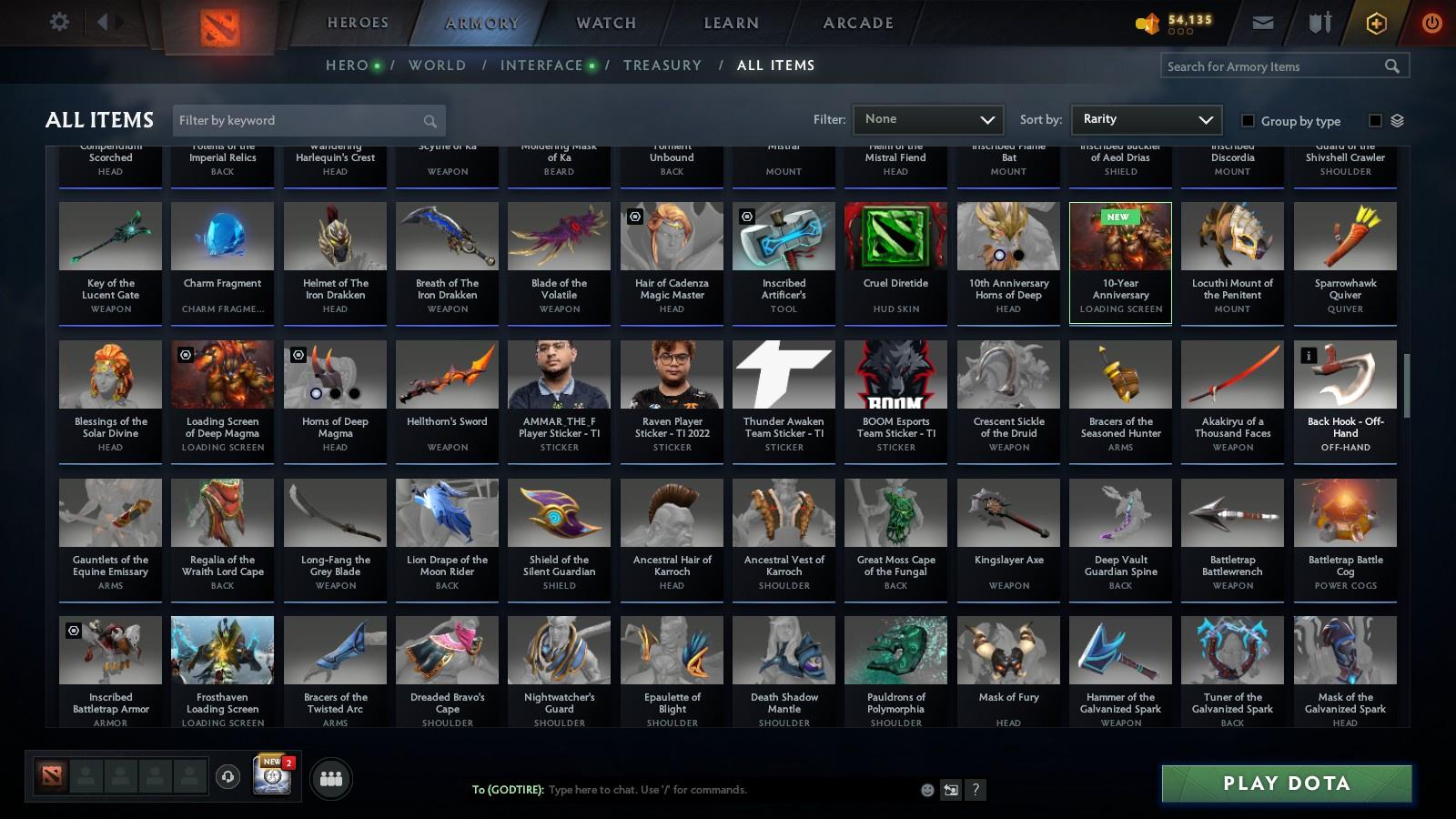The image size is (1456, 819).
Task: Click the question mark help icon
Action: point(976,790)
